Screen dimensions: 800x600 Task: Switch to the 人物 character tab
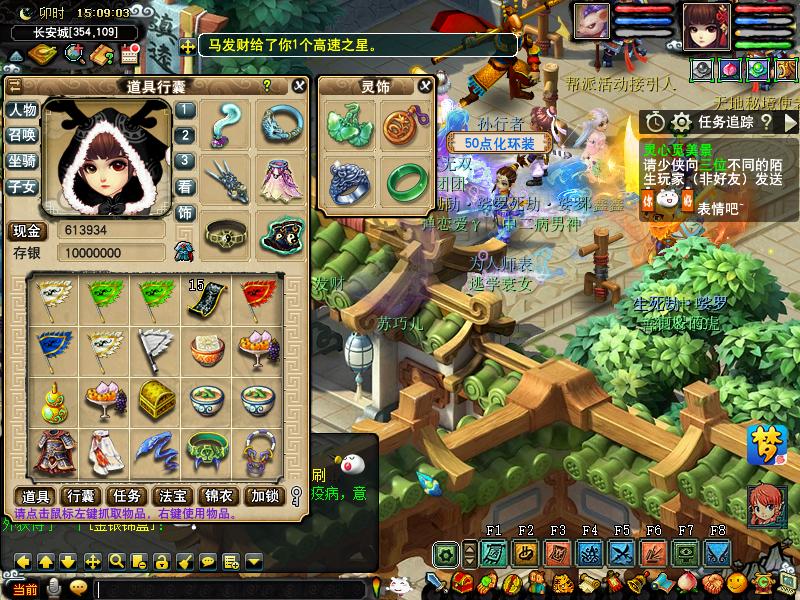coord(21,110)
